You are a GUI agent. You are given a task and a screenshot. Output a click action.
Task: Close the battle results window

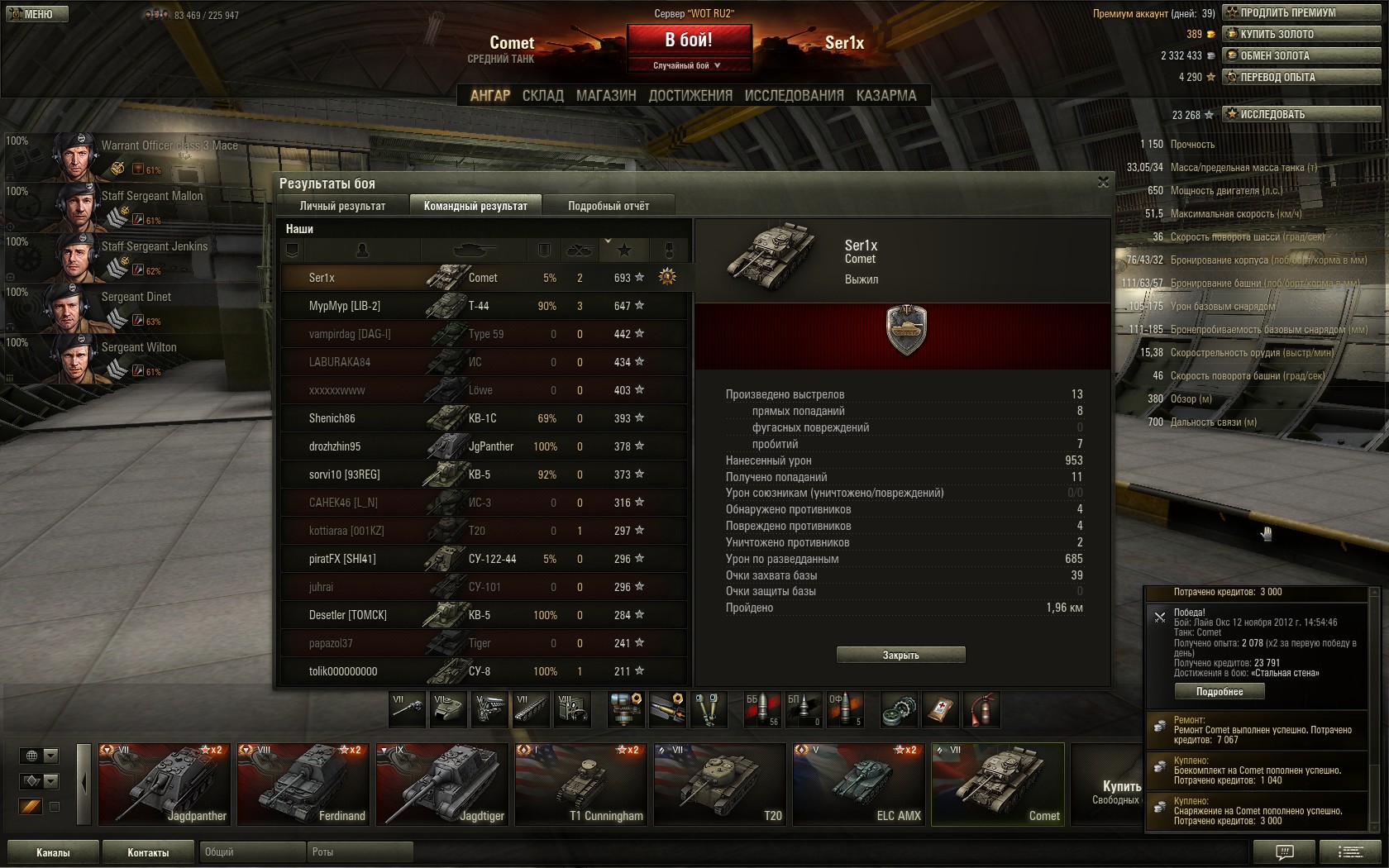(1103, 182)
